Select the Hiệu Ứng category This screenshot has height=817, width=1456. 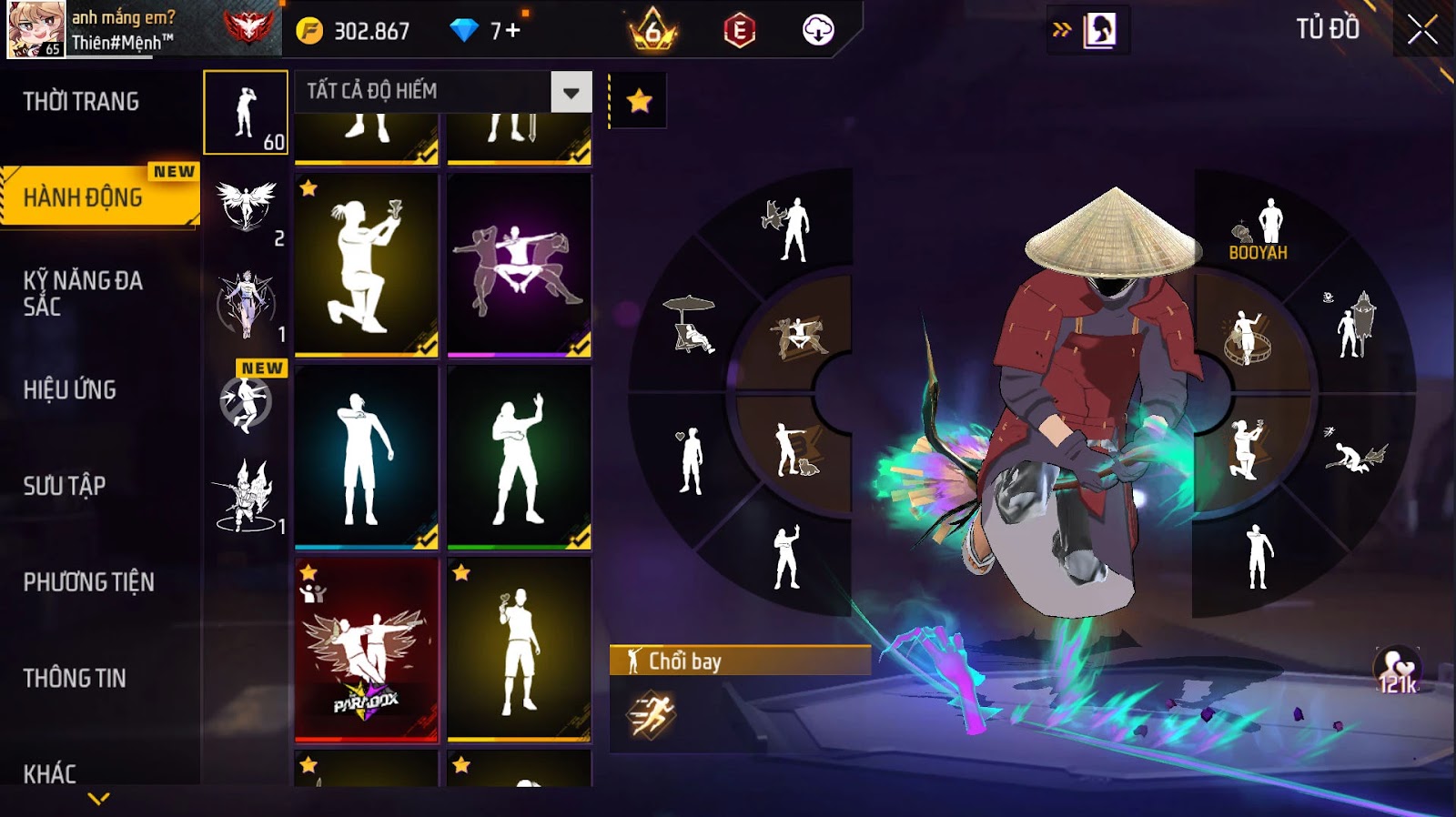pos(70,390)
